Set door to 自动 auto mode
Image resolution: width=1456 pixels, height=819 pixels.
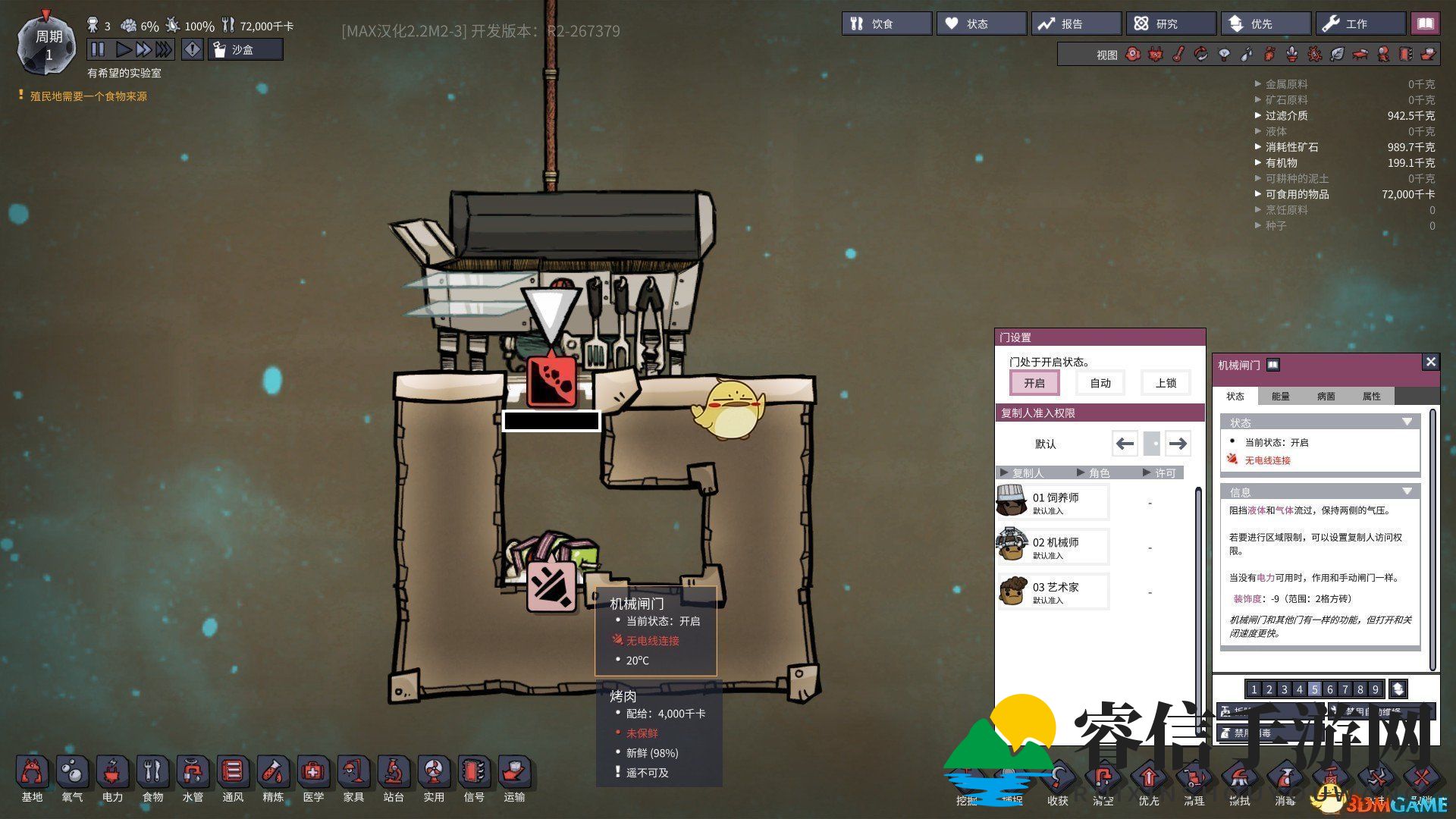pos(1100,383)
